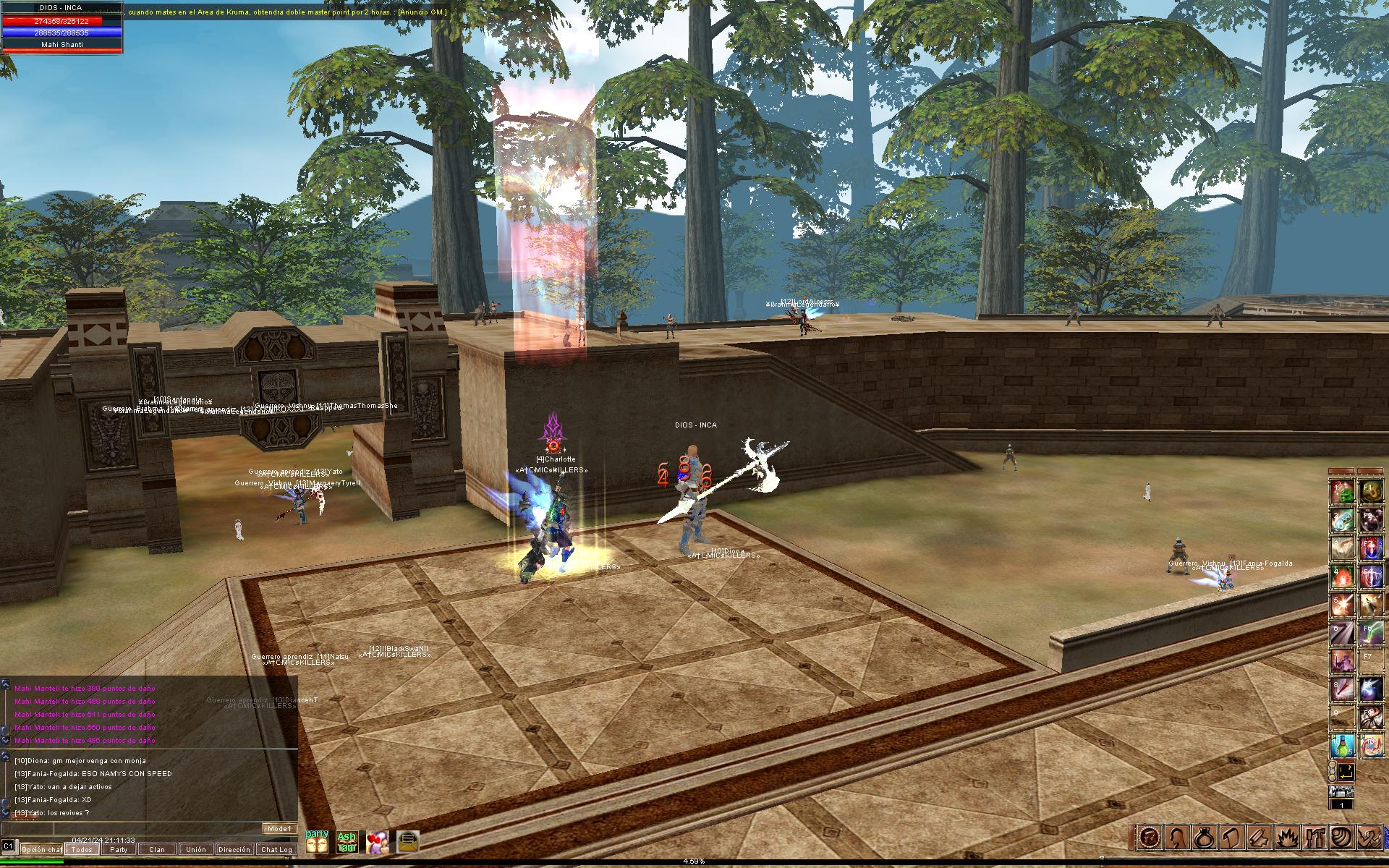Switch chat filter to Todos
The image size is (1389, 868).
(x=82, y=849)
